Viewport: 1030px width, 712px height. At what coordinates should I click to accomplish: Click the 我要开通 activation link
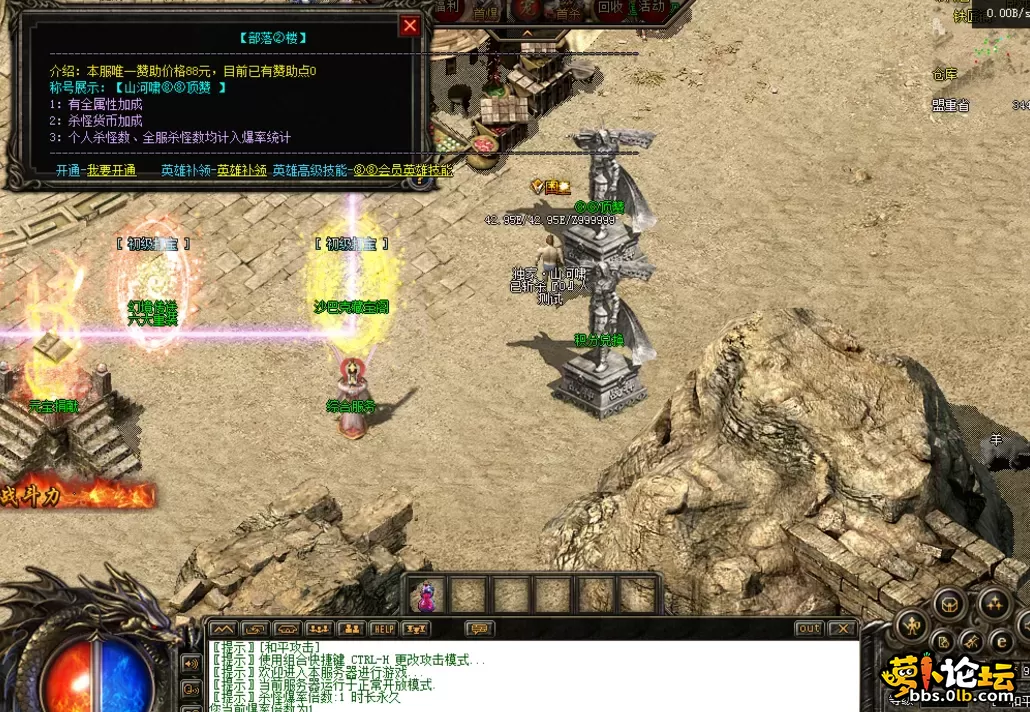(111, 171)
